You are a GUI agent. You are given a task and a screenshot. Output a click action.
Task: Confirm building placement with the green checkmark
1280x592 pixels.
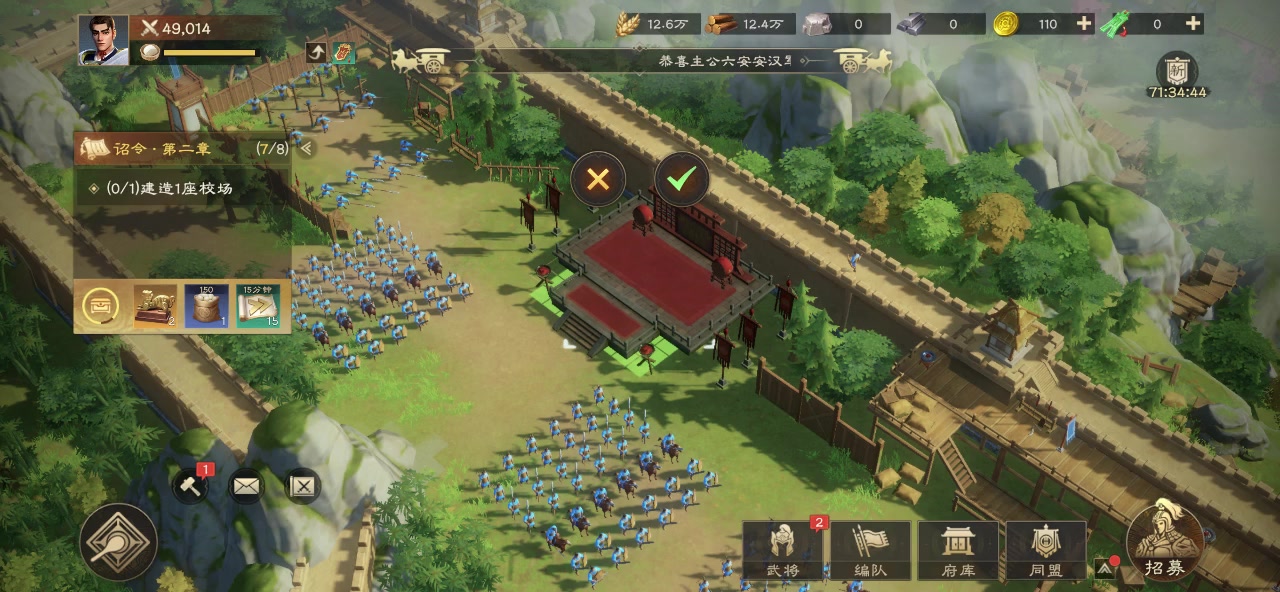click(682, 180)
